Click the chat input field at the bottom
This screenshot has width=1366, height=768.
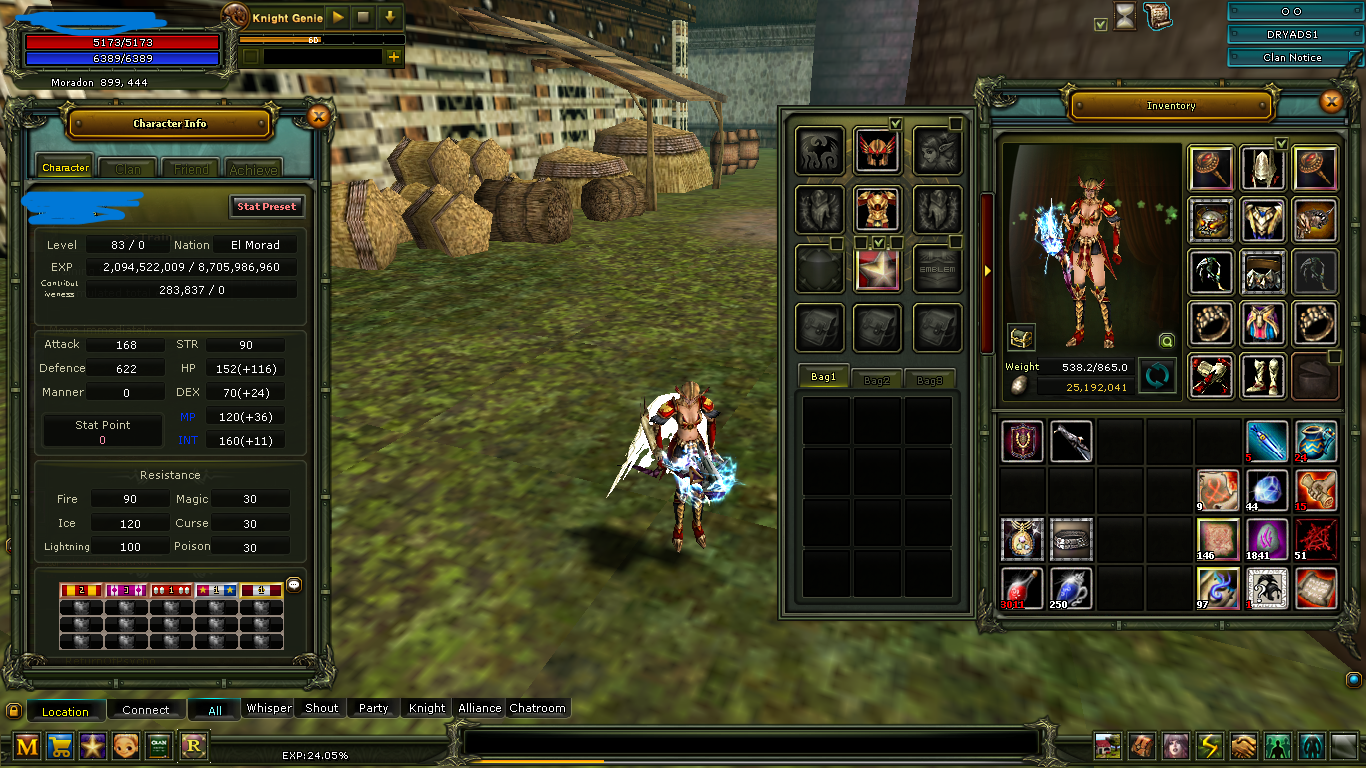[750, 739]
